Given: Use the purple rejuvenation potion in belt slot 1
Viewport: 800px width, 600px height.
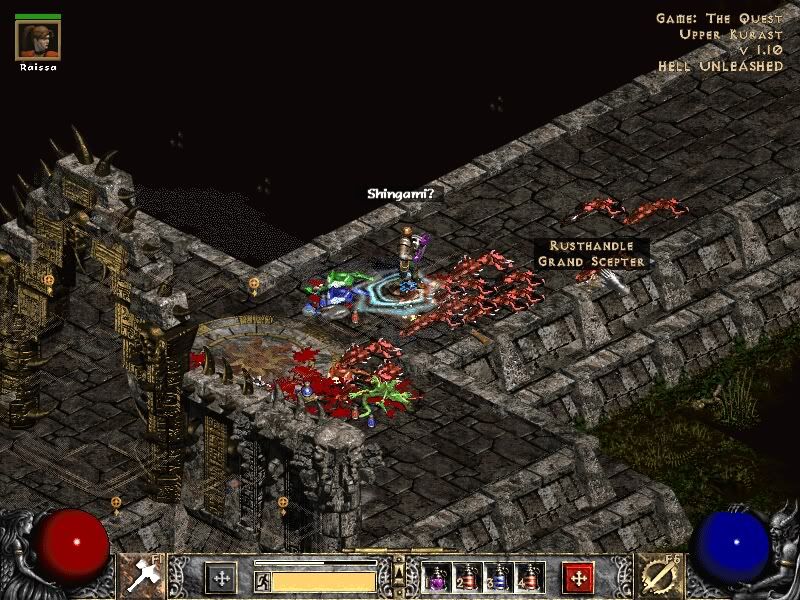Looking at the screenshot, I should 437,577.
